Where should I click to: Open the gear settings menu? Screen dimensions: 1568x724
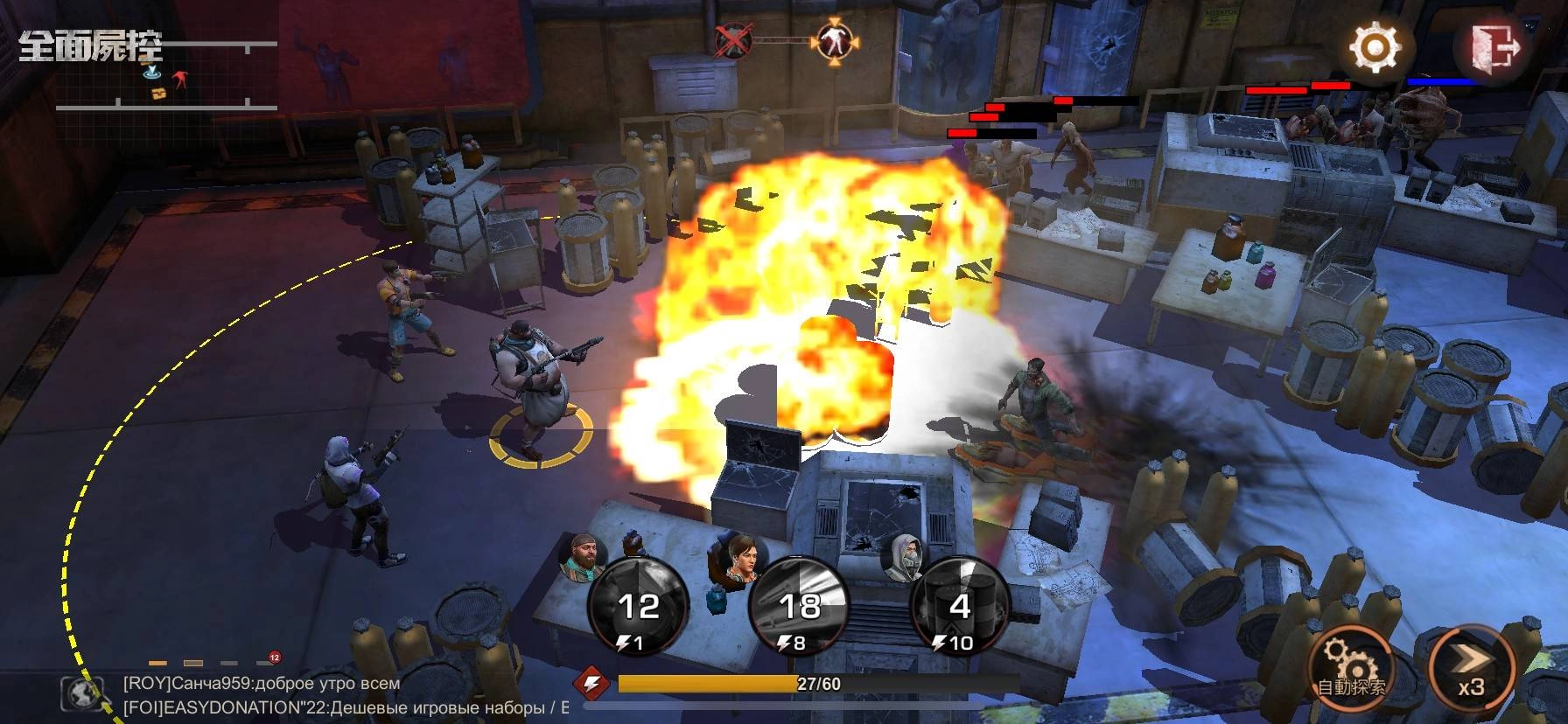click(x=1375, y=47)
